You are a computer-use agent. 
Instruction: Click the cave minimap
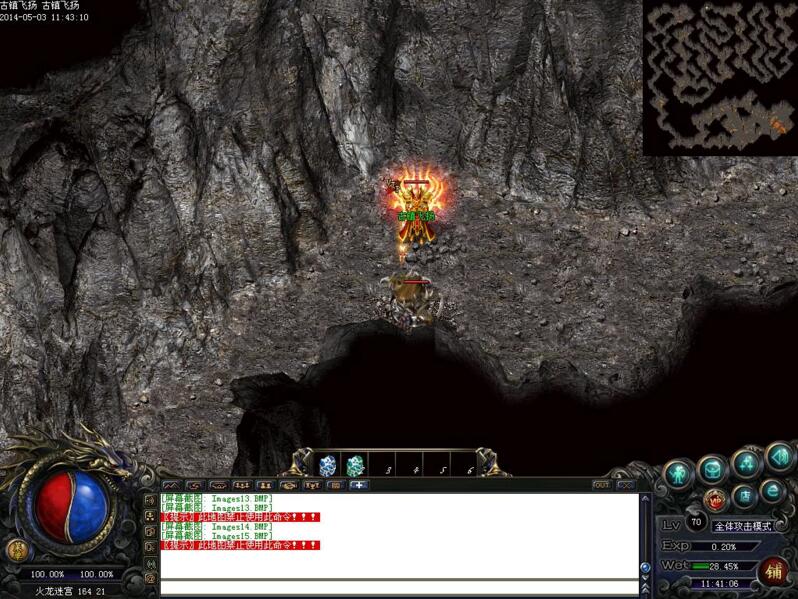(719, 77)
